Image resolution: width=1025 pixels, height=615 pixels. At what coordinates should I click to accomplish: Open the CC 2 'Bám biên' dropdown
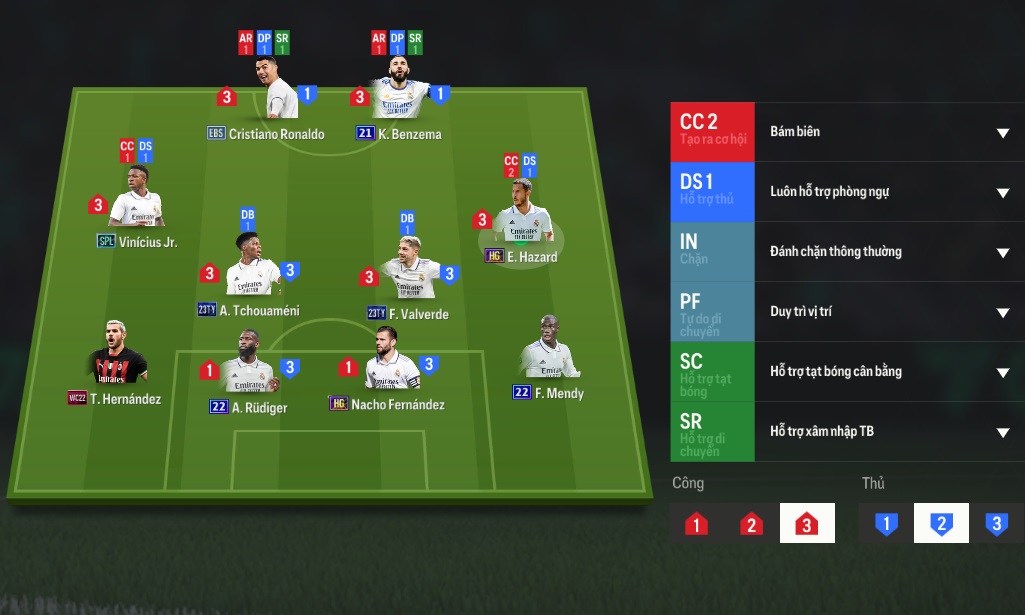pos(1002,133)
